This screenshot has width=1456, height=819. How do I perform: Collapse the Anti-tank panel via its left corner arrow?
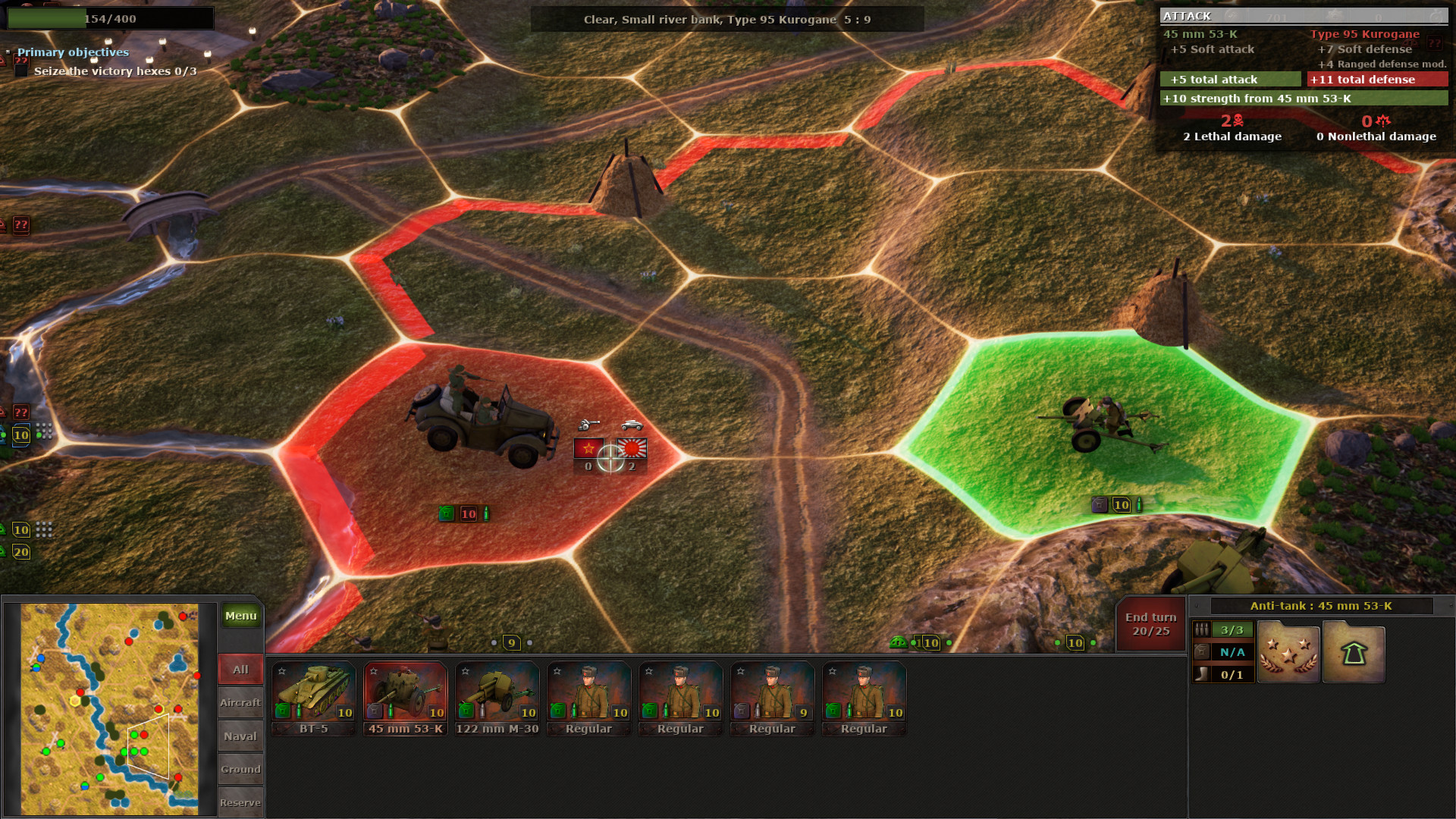coord(1197,605)
